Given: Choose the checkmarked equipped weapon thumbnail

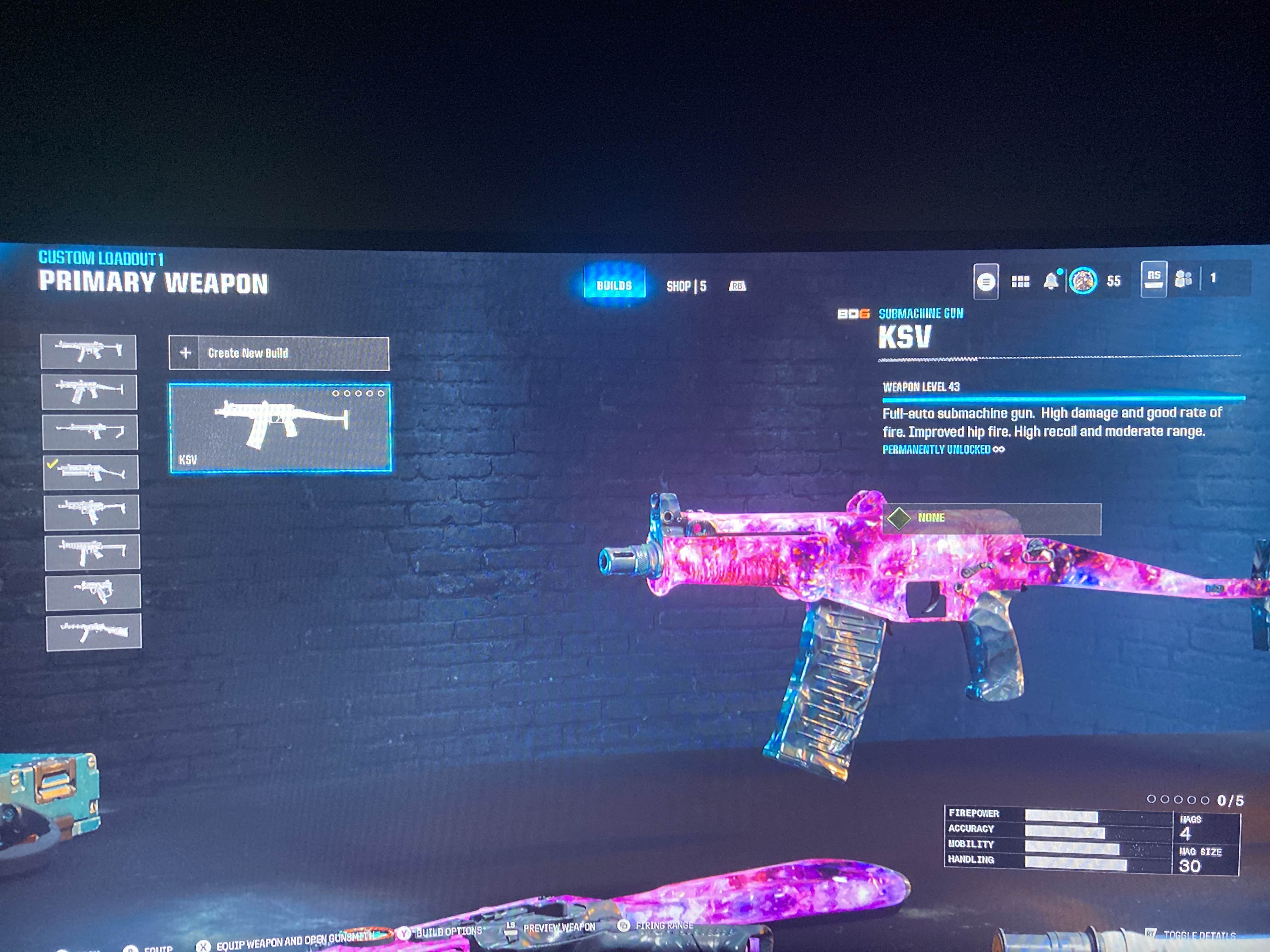Looking at the screenshot, I should (x=91, y=472).
